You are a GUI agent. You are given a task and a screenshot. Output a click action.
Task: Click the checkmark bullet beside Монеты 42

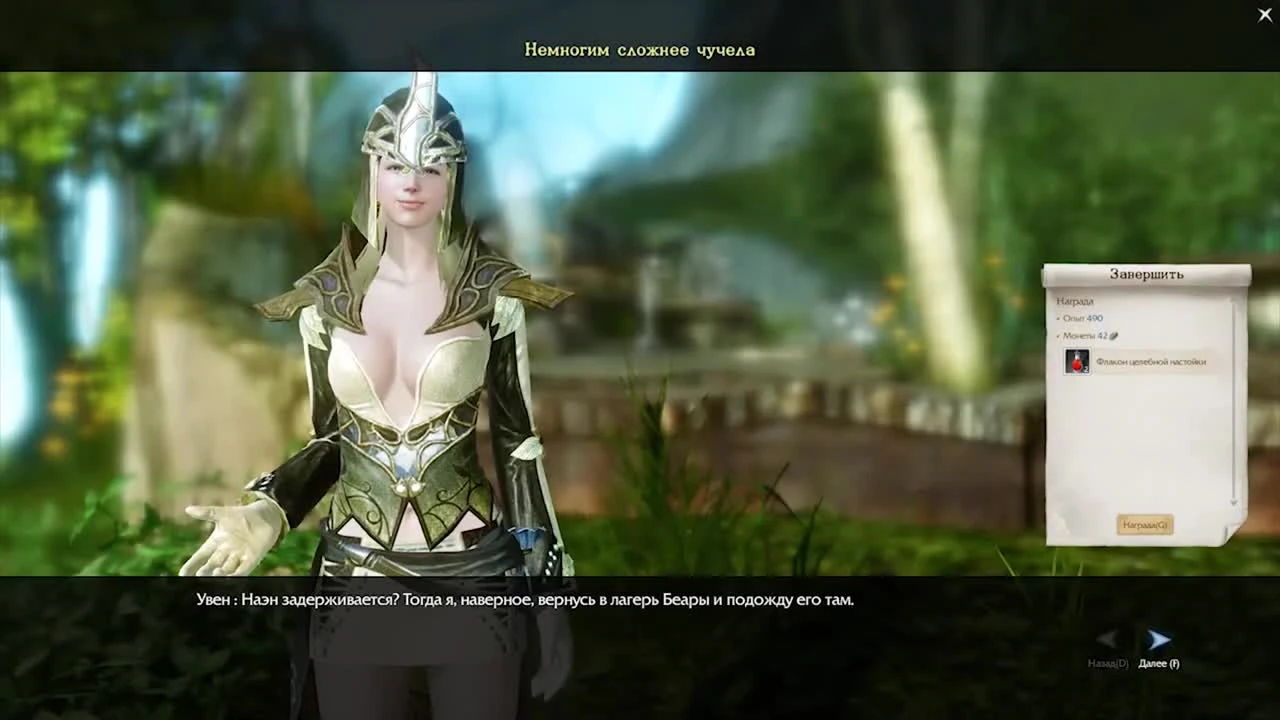1057,336
